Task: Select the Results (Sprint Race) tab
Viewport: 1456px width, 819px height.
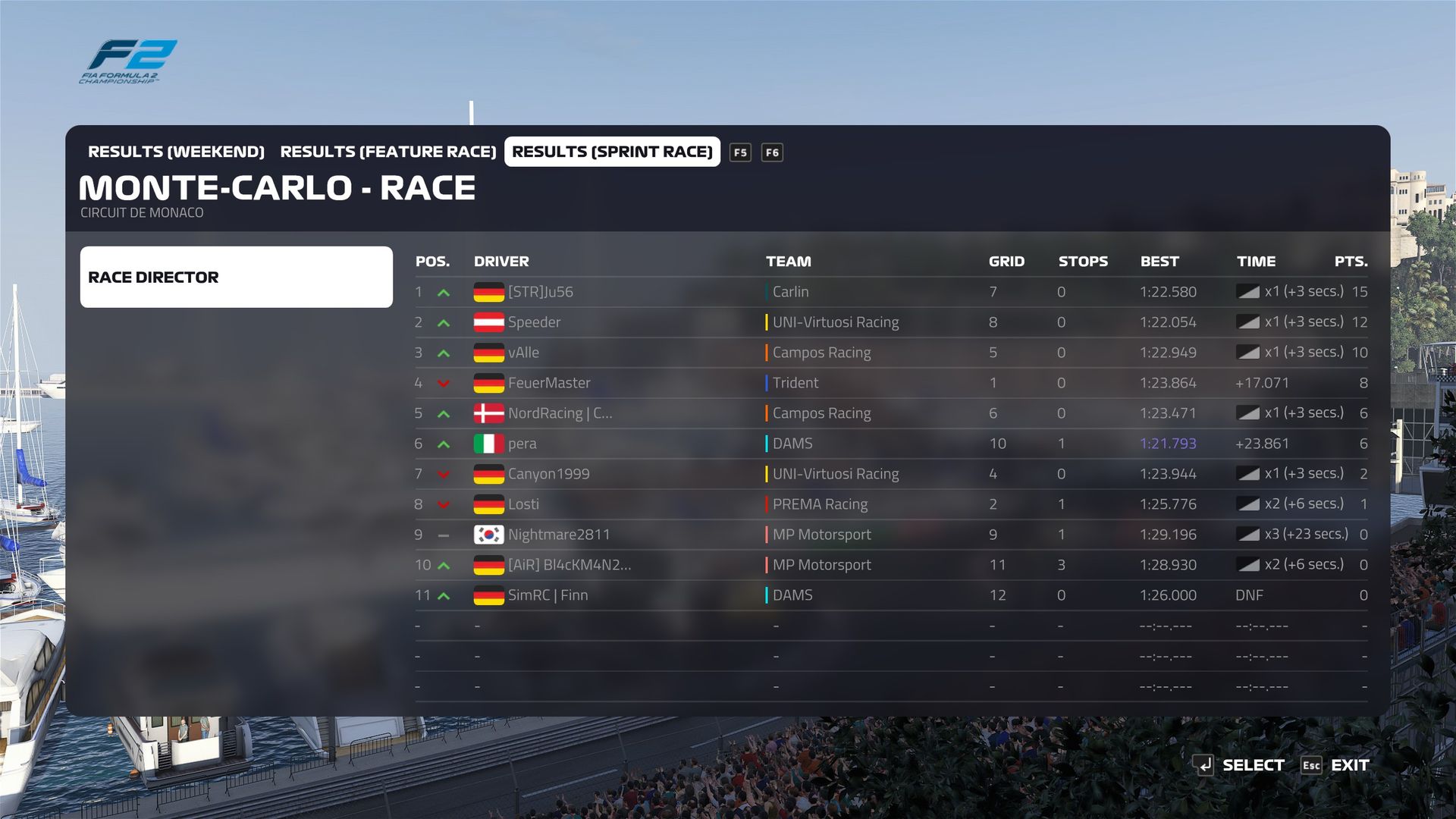Action: pos(612,152)
